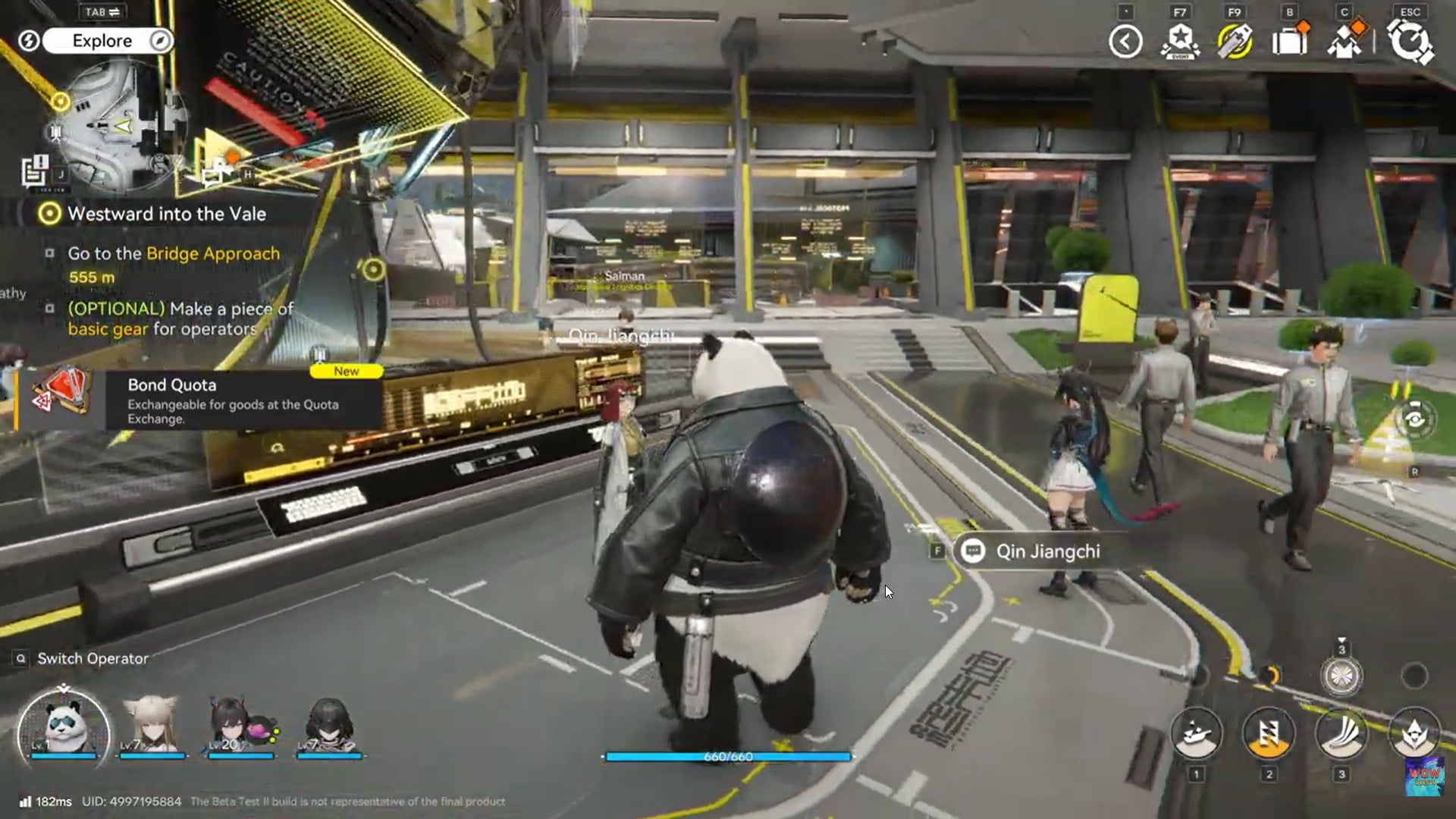Talk to Qin Jiangchi via the chat prompt
The width and height of the screenshot is (1456, 819).
pos(1046,551)
